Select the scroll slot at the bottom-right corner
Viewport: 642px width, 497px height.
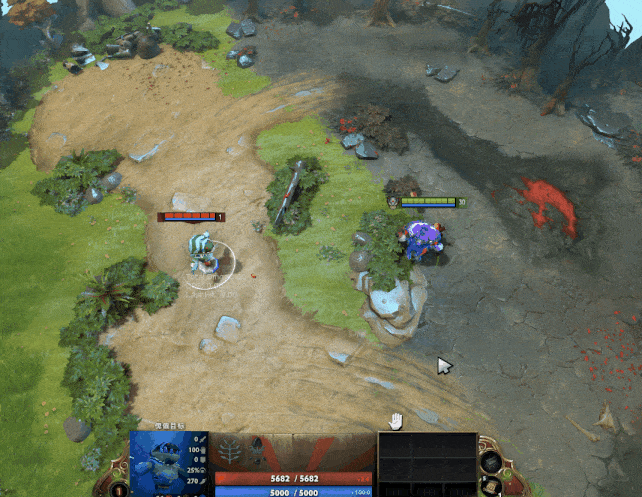tap(490, 487)
